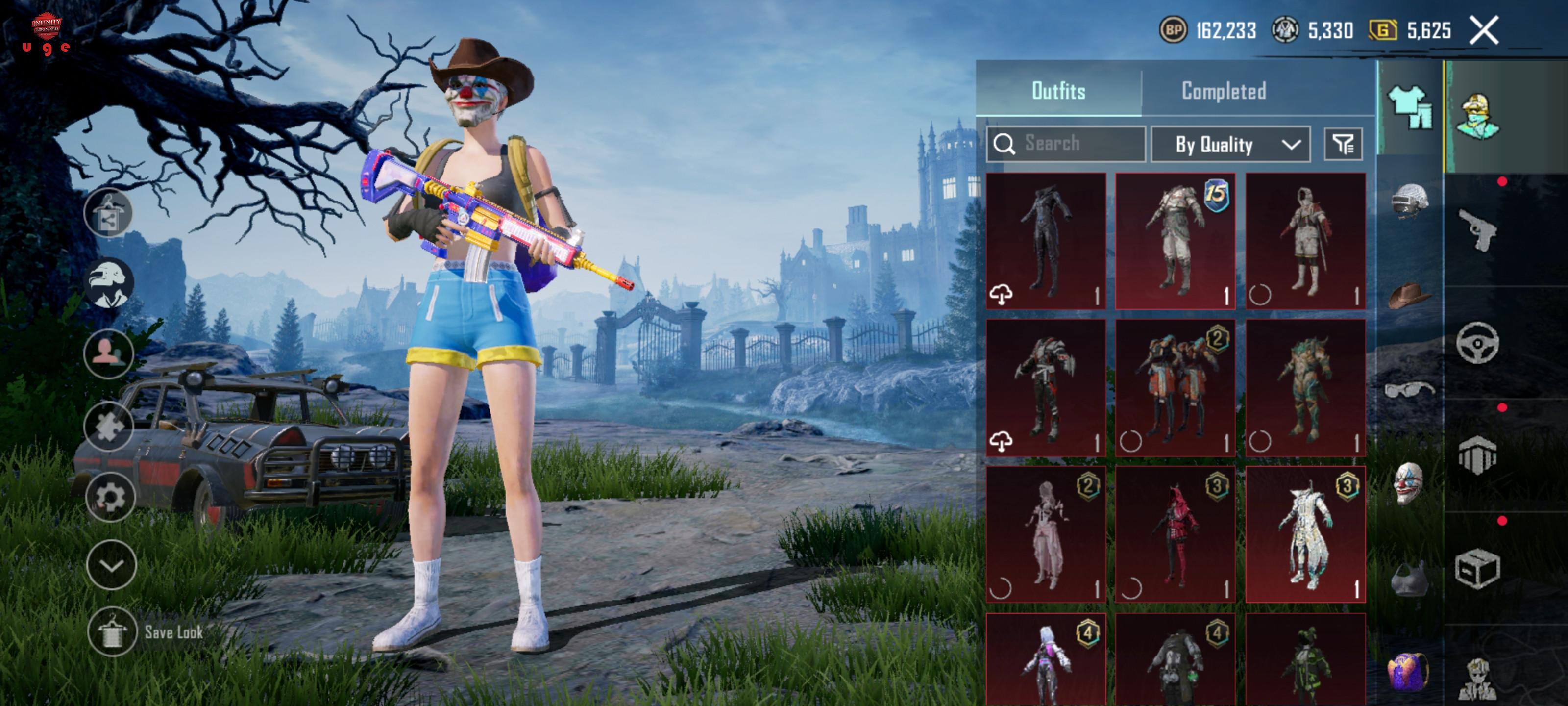Screen dimensions: 1568x706
Task: Select the clothing shirt and shorts category
Action: click(1410, 106)
